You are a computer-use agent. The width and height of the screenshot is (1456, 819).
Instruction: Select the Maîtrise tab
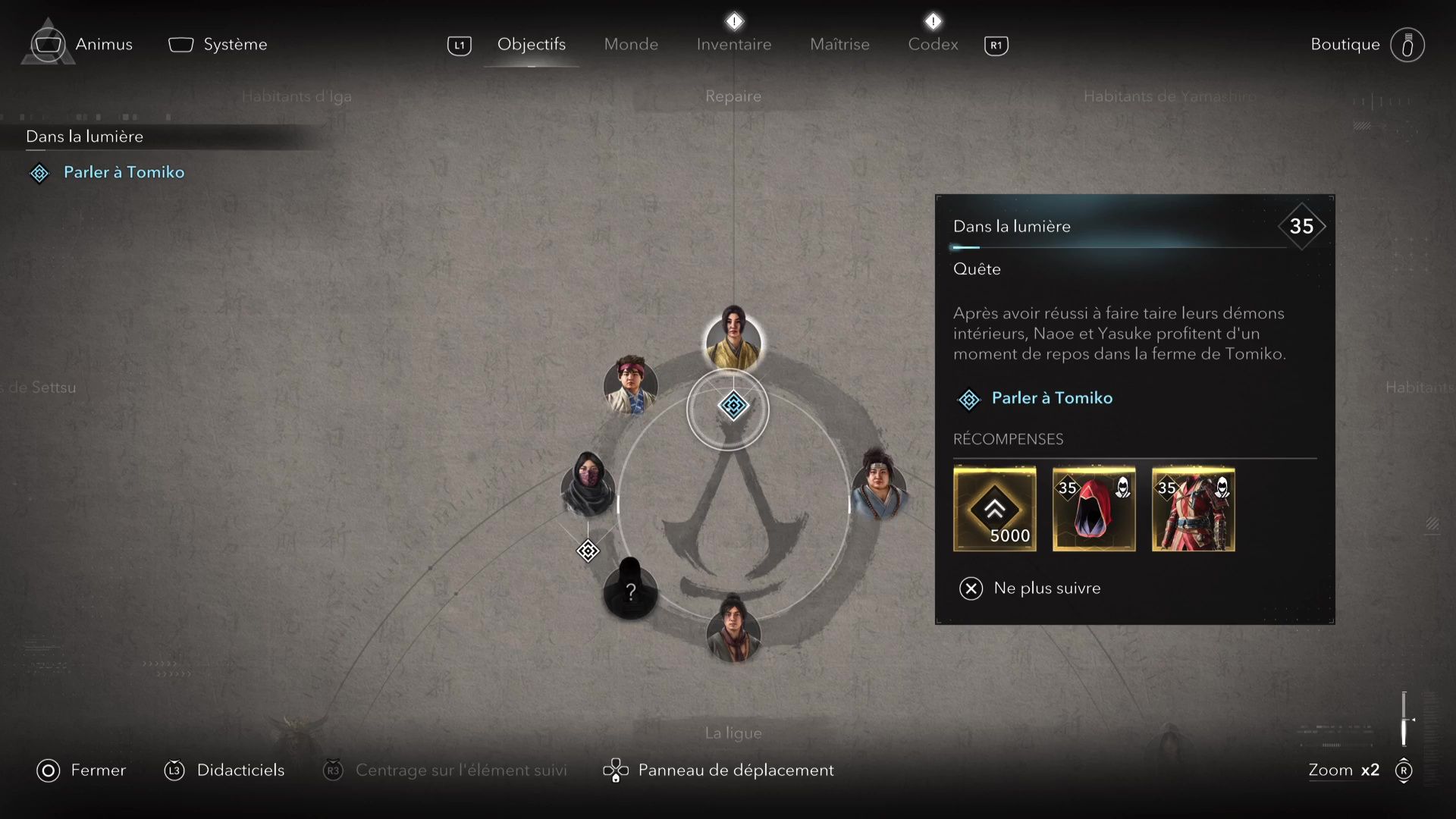(839, 44)
